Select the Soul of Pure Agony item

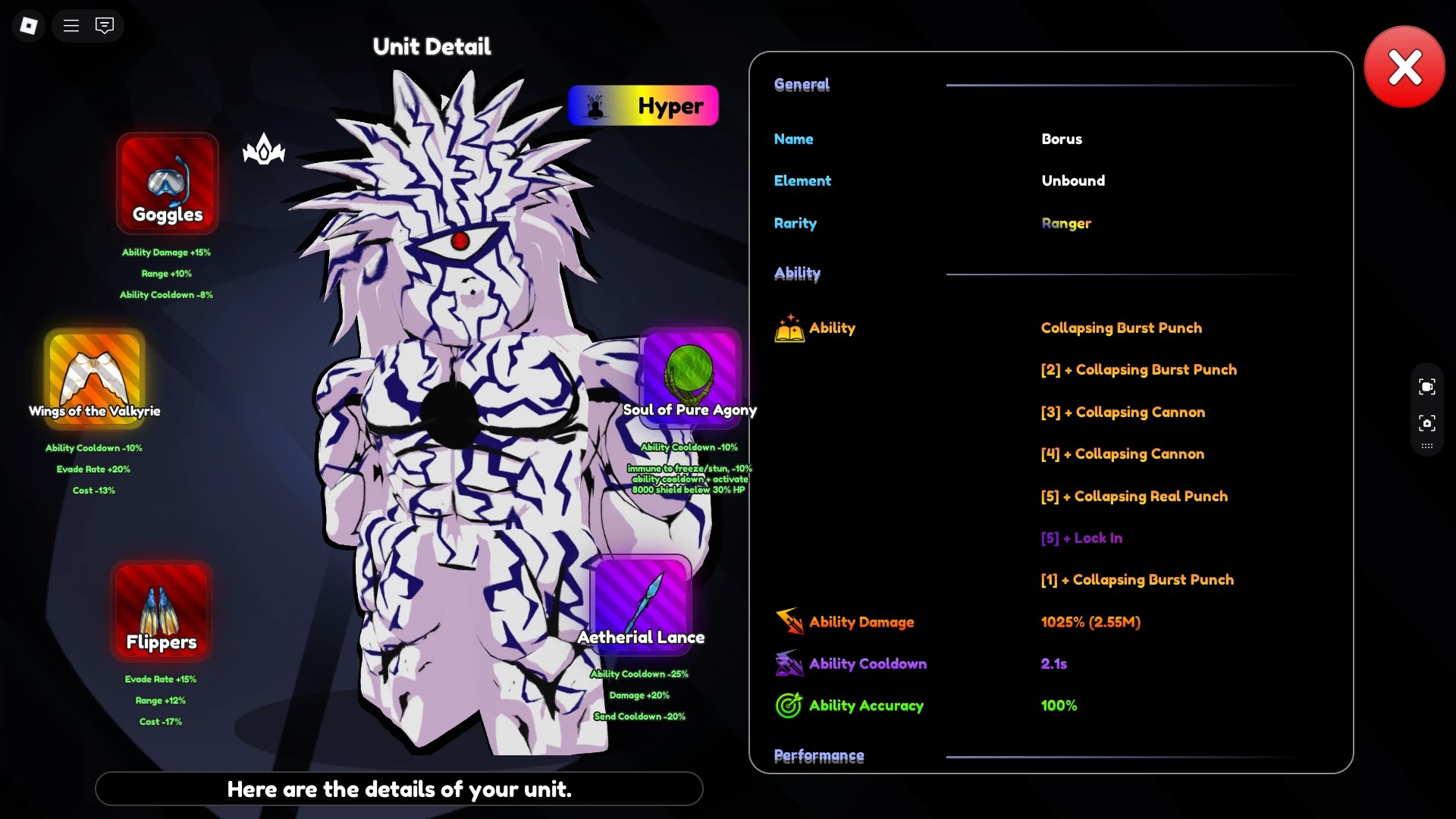click(689, 377)
